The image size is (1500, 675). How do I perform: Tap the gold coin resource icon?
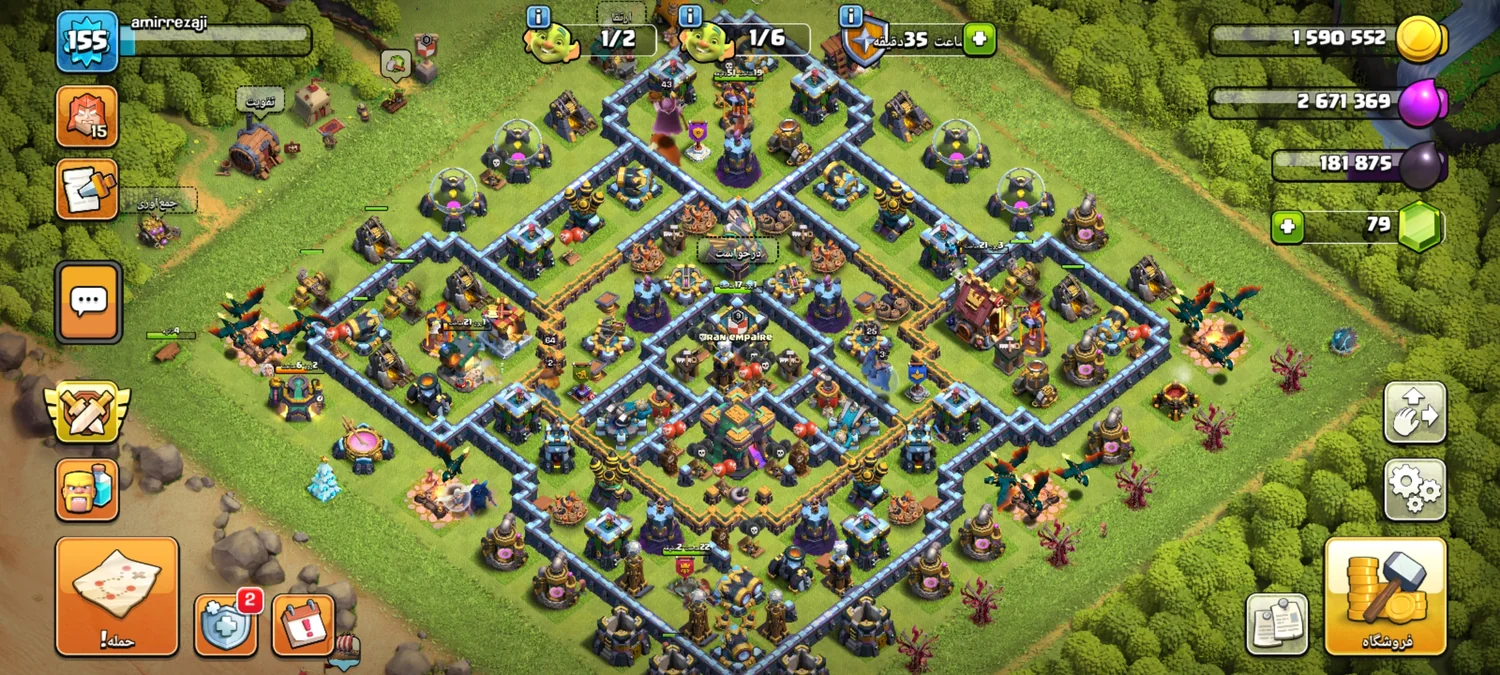1420,40
